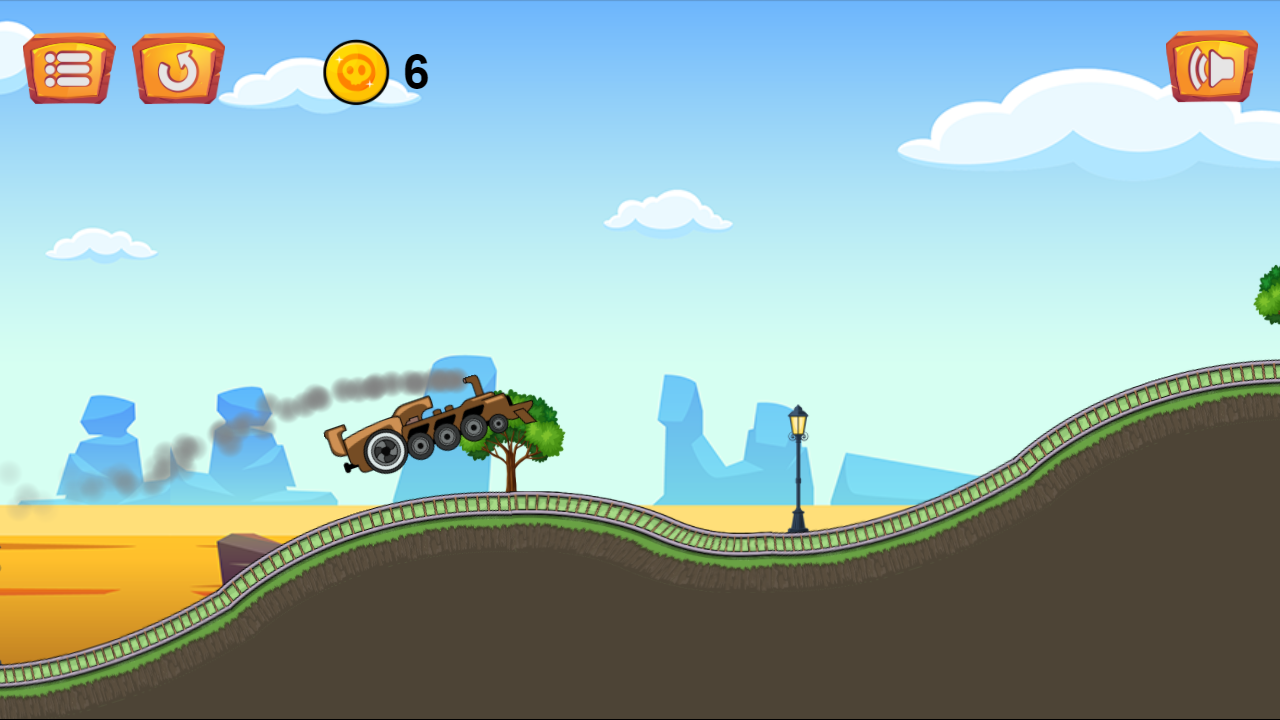The width and height of the screenshot is (1280, 720).
Task: Select the wooden steam train
Action: coord(430,425)
